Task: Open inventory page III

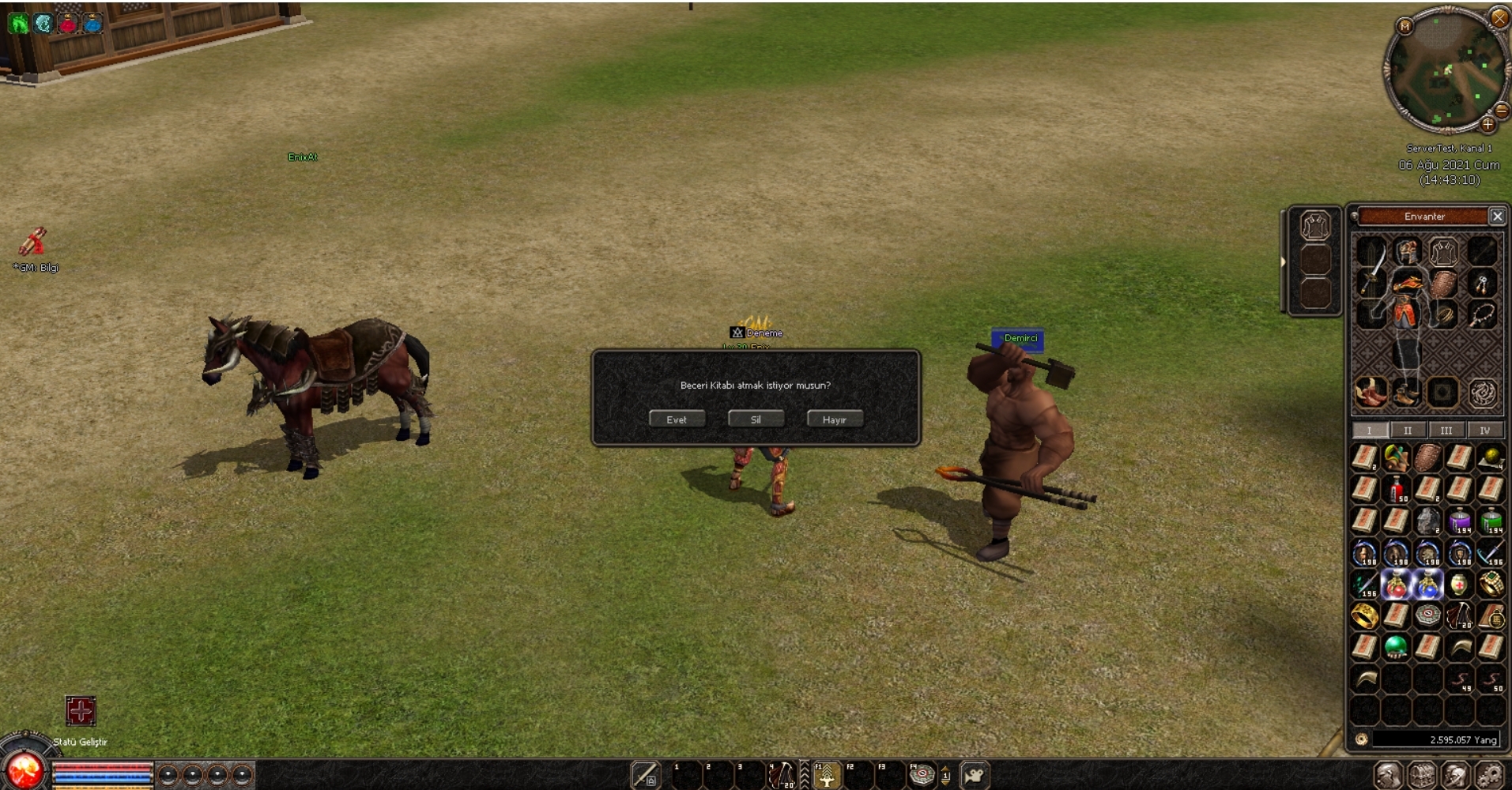Action: tap(1446, 431)
